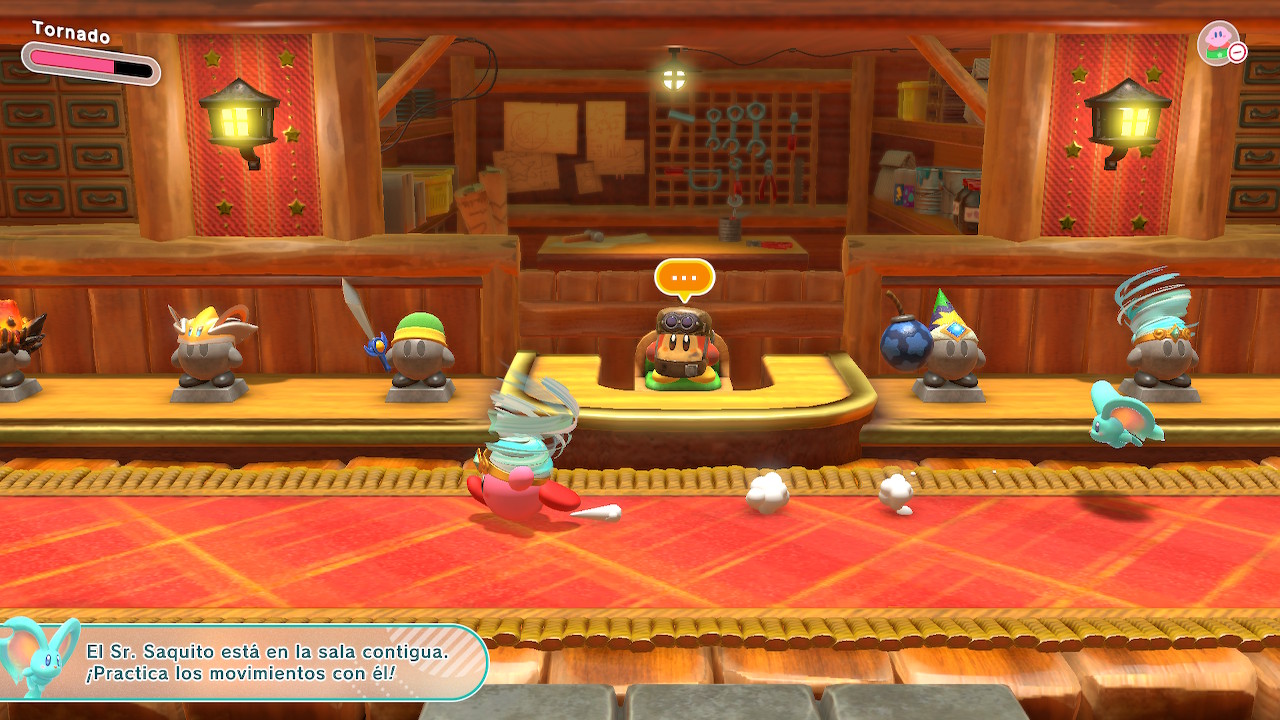Click Elfilin's portrait in the hint box

pyautogui.click(x=38, y=656)
